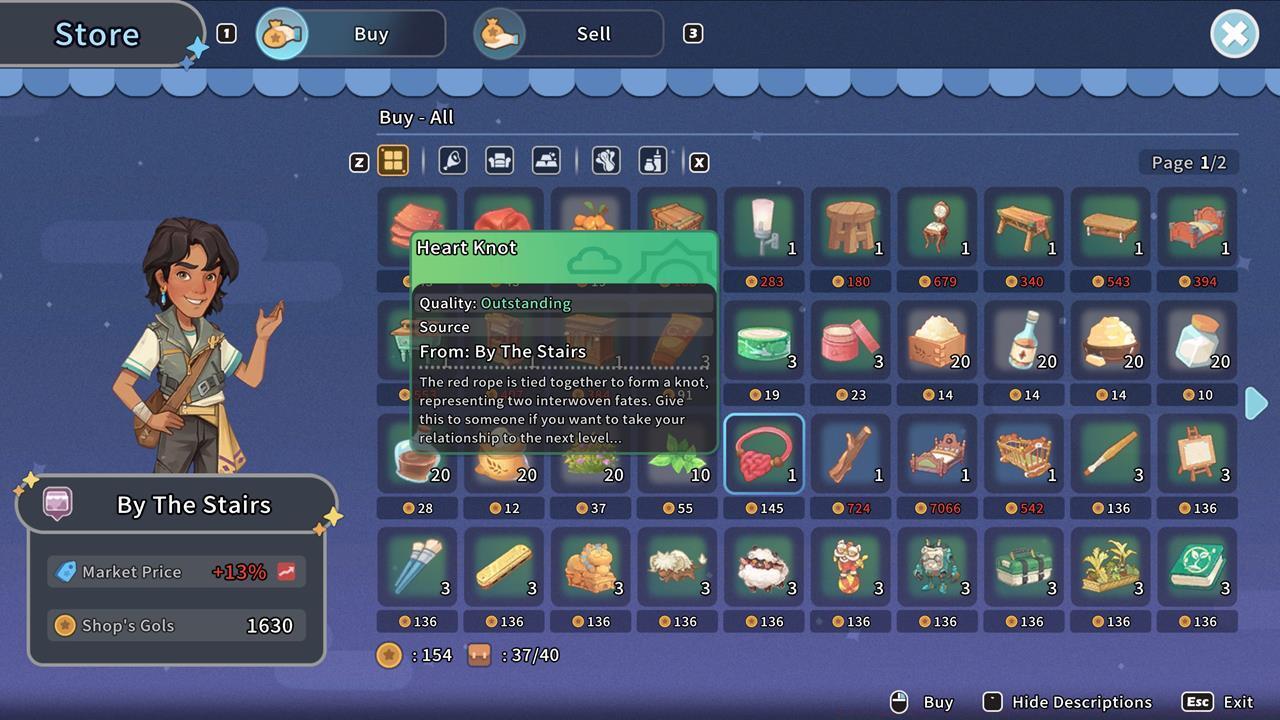The image size is (1280, 720).
Task: Deselect the currently highlighted red rope item
Action: 764,453
